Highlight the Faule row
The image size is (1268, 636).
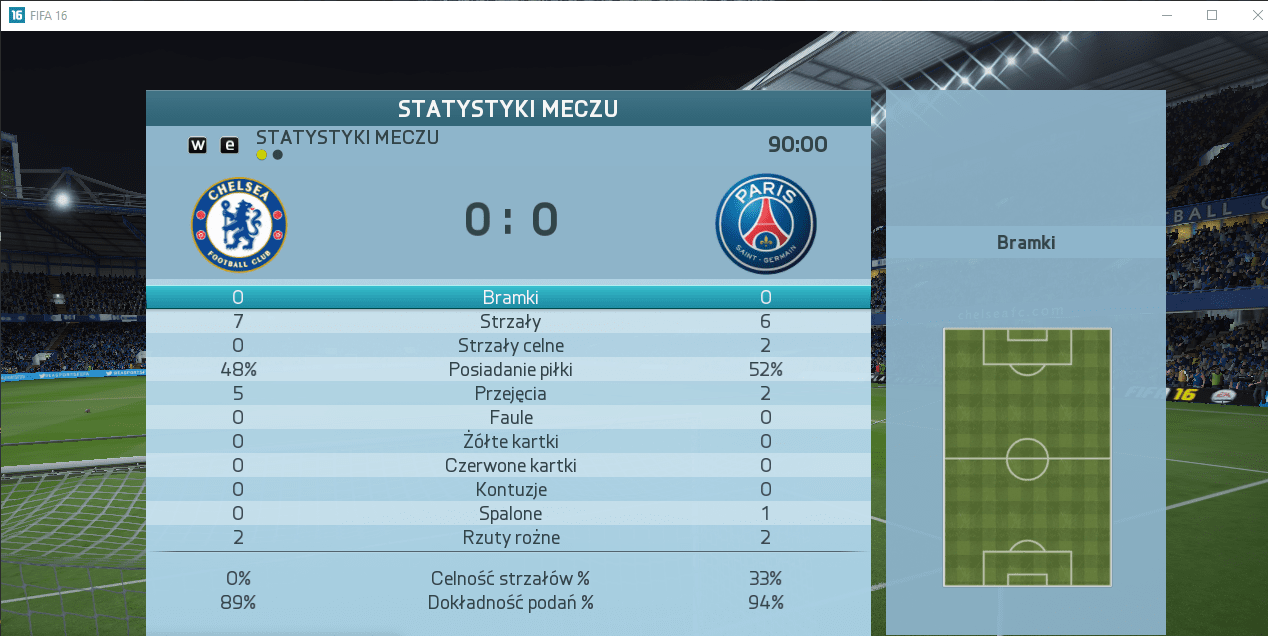tap(510, 417)
